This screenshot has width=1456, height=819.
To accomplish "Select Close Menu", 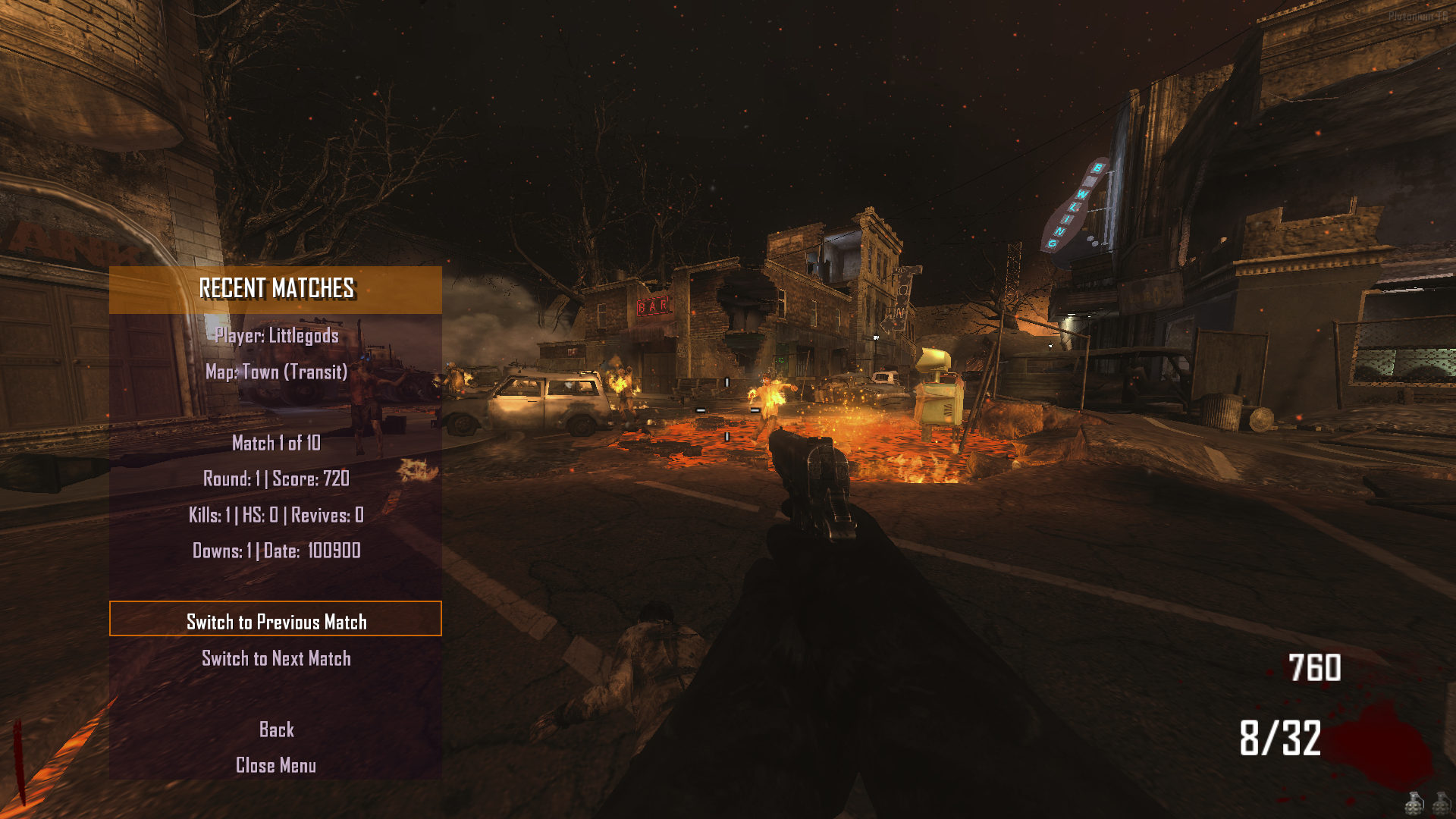I will click(x=276, y=765).
